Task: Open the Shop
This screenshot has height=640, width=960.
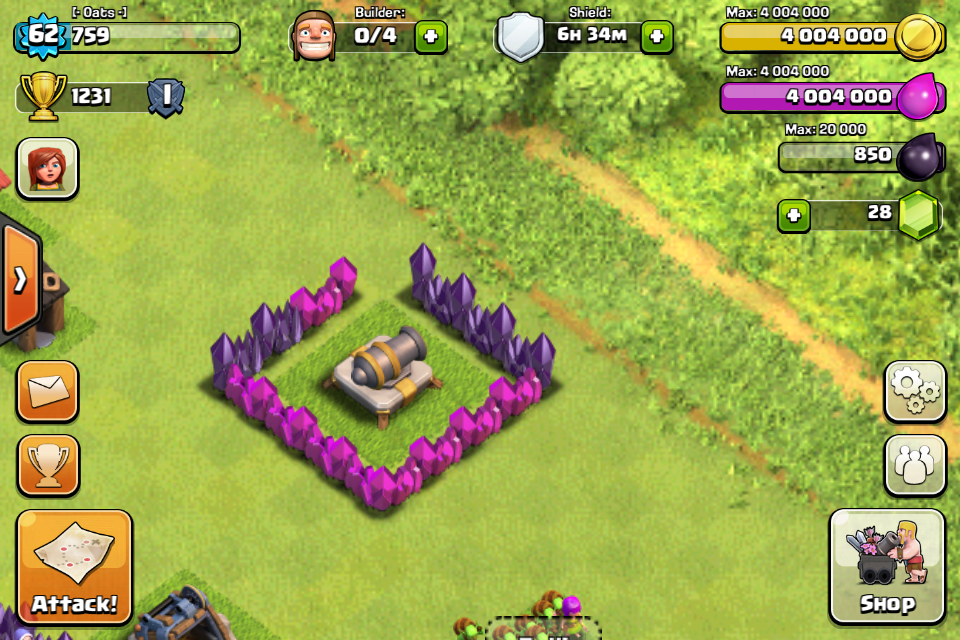Action: tap(887, 566)
